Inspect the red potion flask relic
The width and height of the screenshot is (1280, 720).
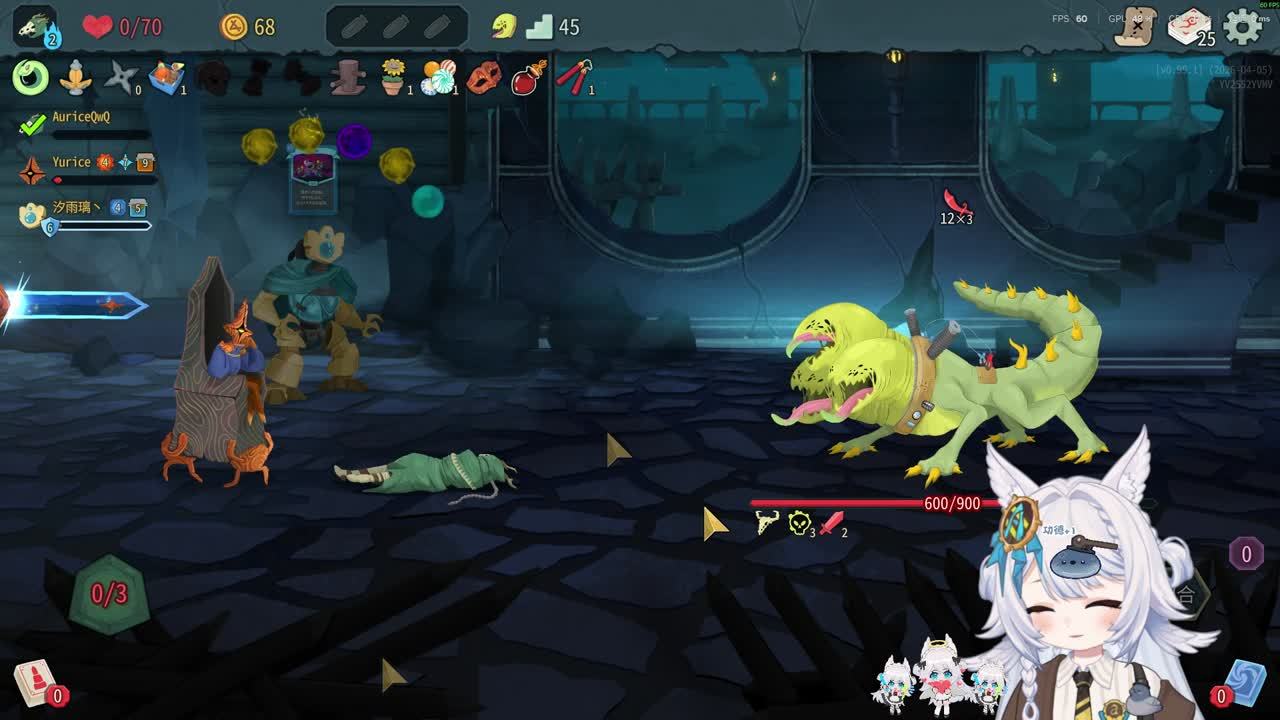(529, 77)
